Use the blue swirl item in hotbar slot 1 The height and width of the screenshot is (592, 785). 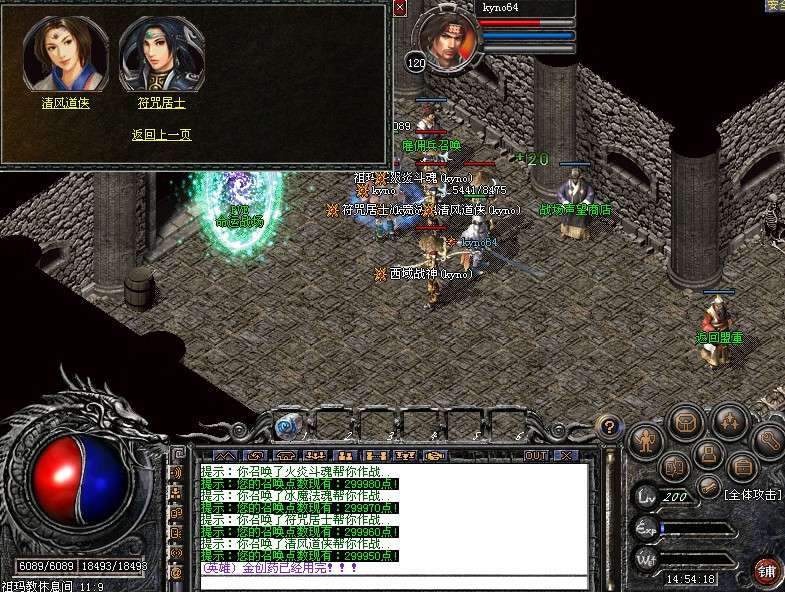click(288, 426)
